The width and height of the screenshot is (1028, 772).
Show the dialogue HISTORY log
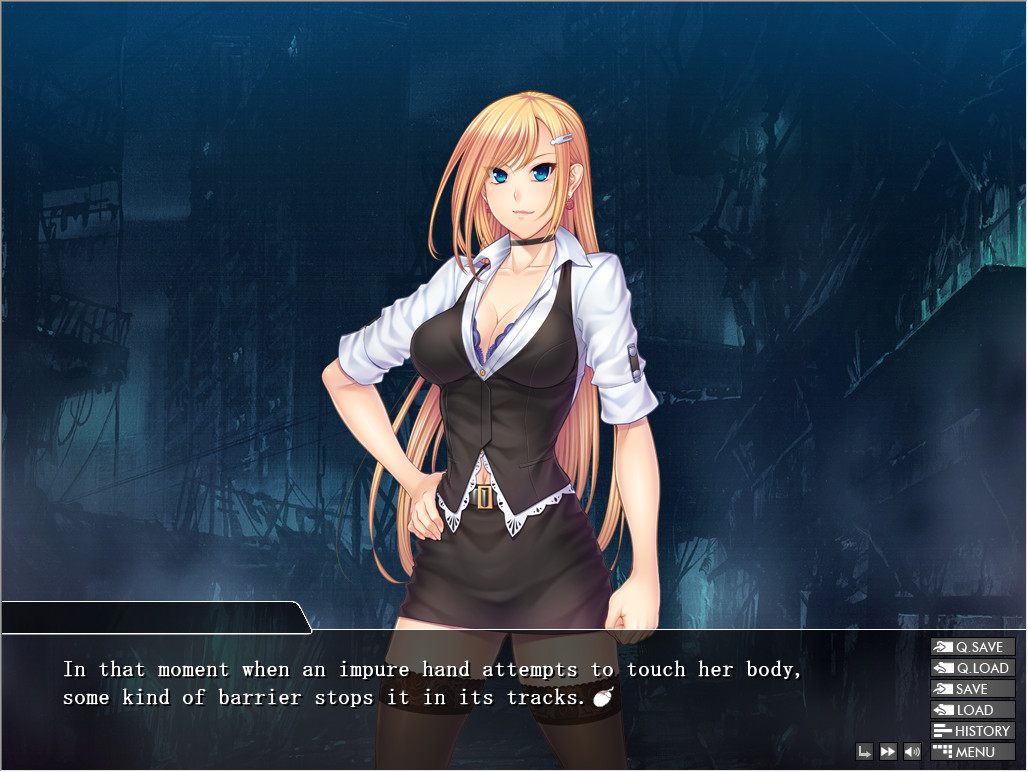tap(972, 731)
